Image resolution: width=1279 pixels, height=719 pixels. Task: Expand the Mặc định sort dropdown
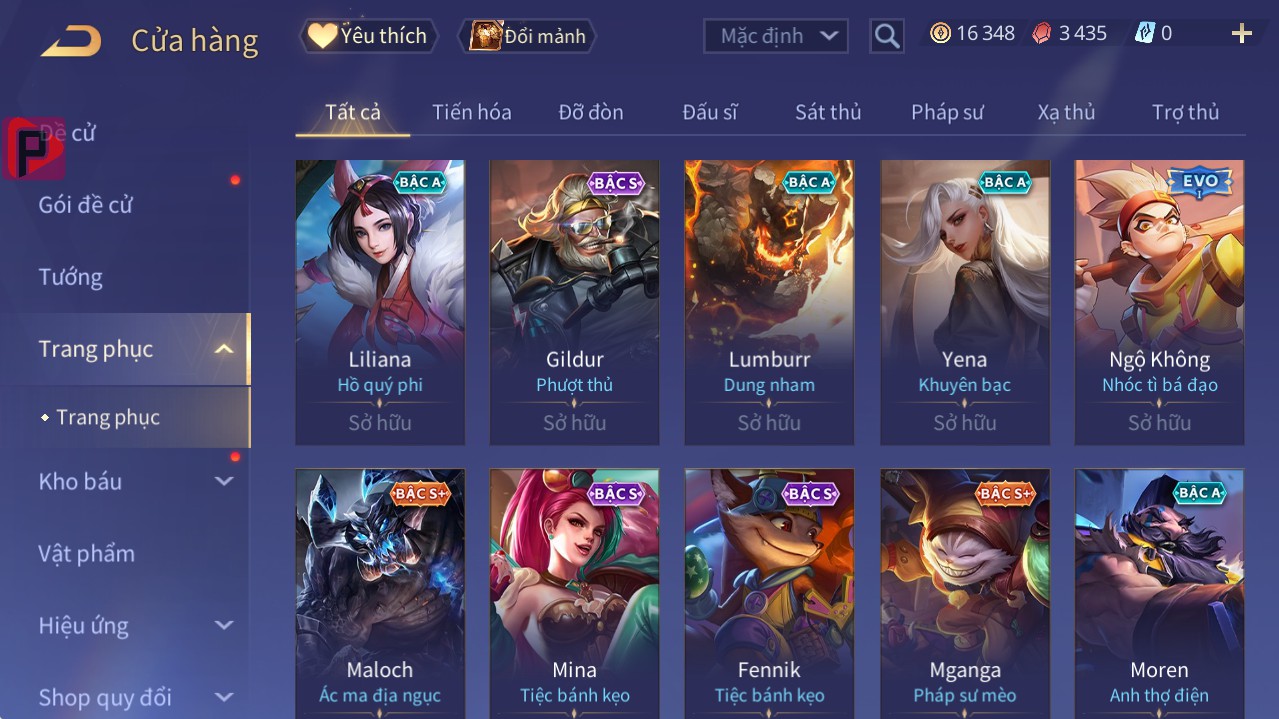tap(776, 36)
